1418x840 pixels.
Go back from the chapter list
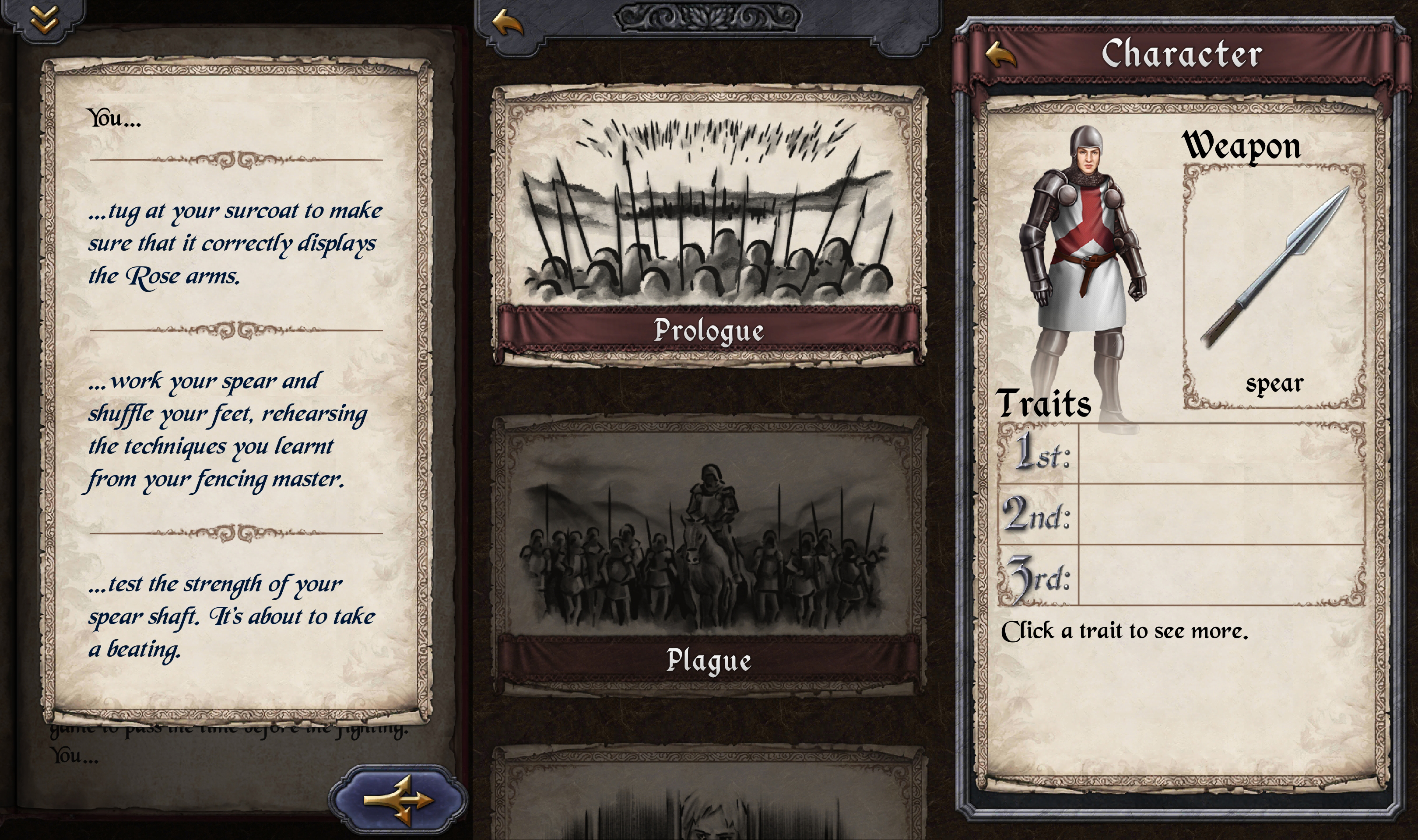507,24
